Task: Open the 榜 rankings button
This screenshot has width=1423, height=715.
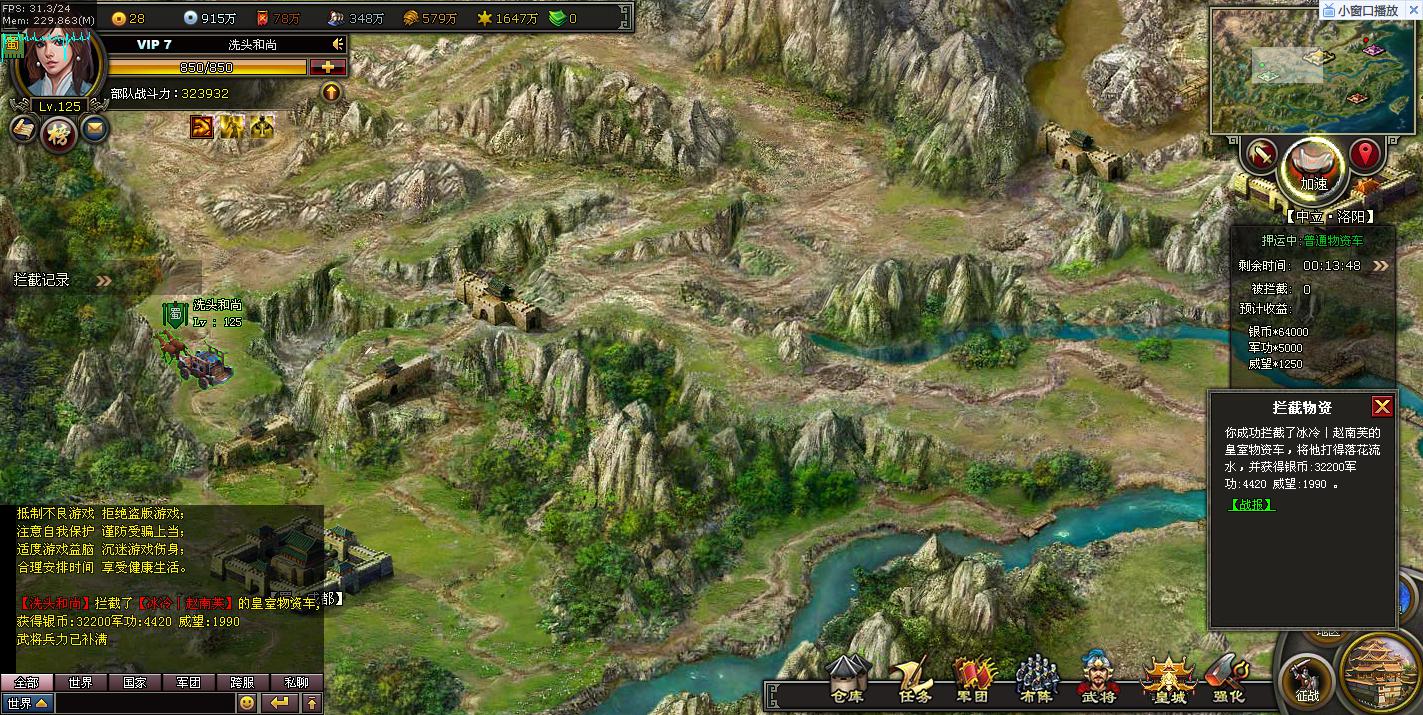Action: click(x=59, y=132)
